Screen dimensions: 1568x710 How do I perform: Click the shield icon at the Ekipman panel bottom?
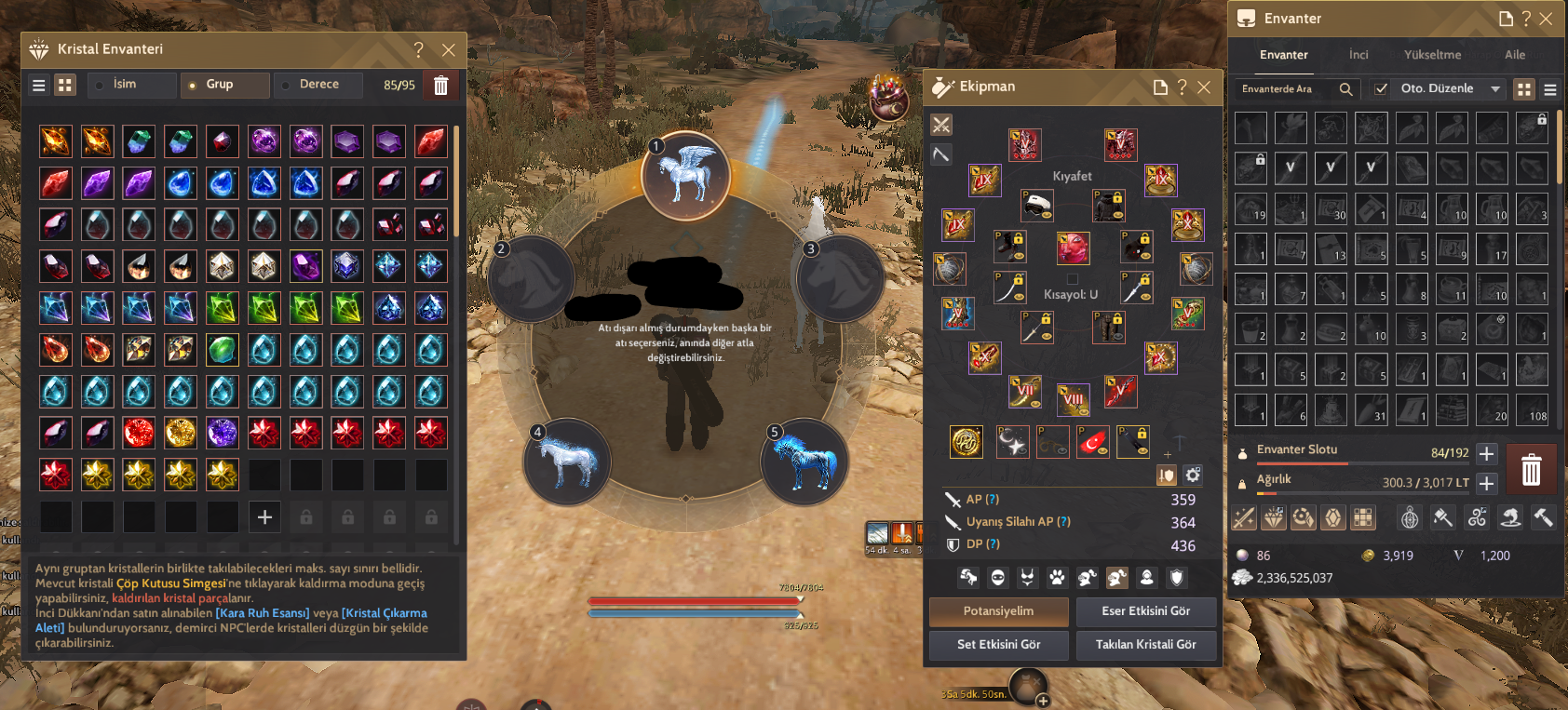tap(1176, 578)
